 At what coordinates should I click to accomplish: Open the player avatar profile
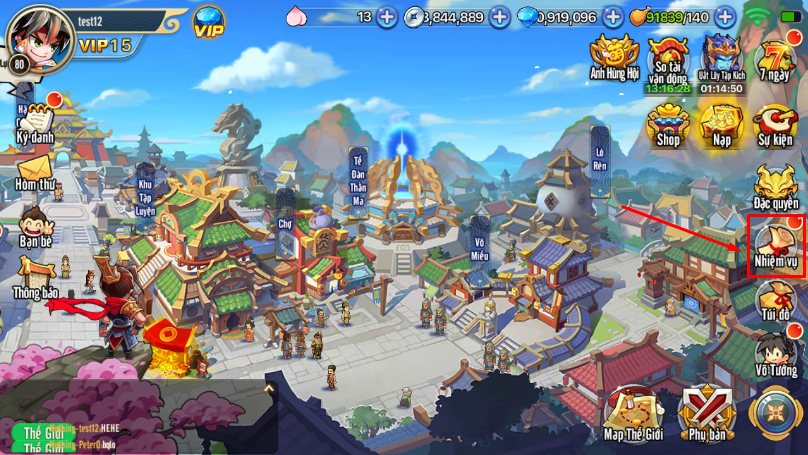[36, 36]
